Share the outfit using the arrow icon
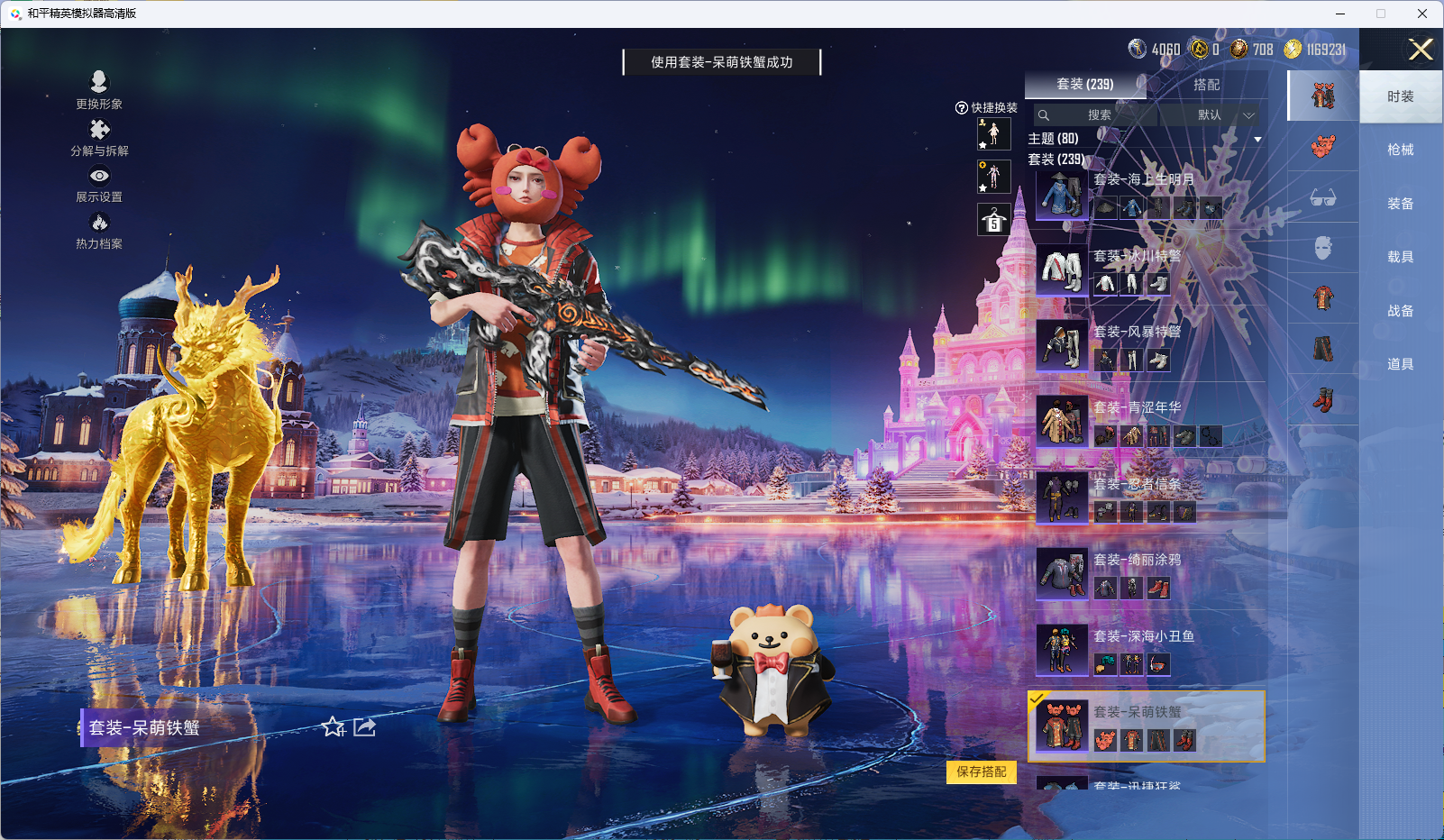 [365, 726]
